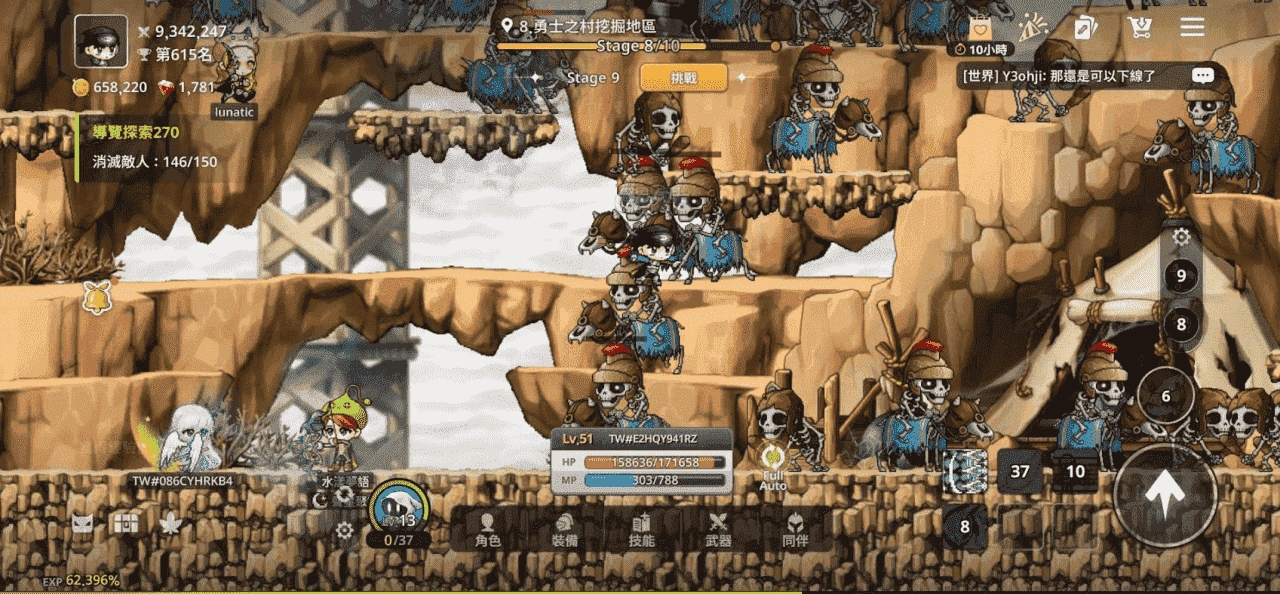The image size is (1280, 594).
Task: Click the notification bell icon
Action: point(97,297)
